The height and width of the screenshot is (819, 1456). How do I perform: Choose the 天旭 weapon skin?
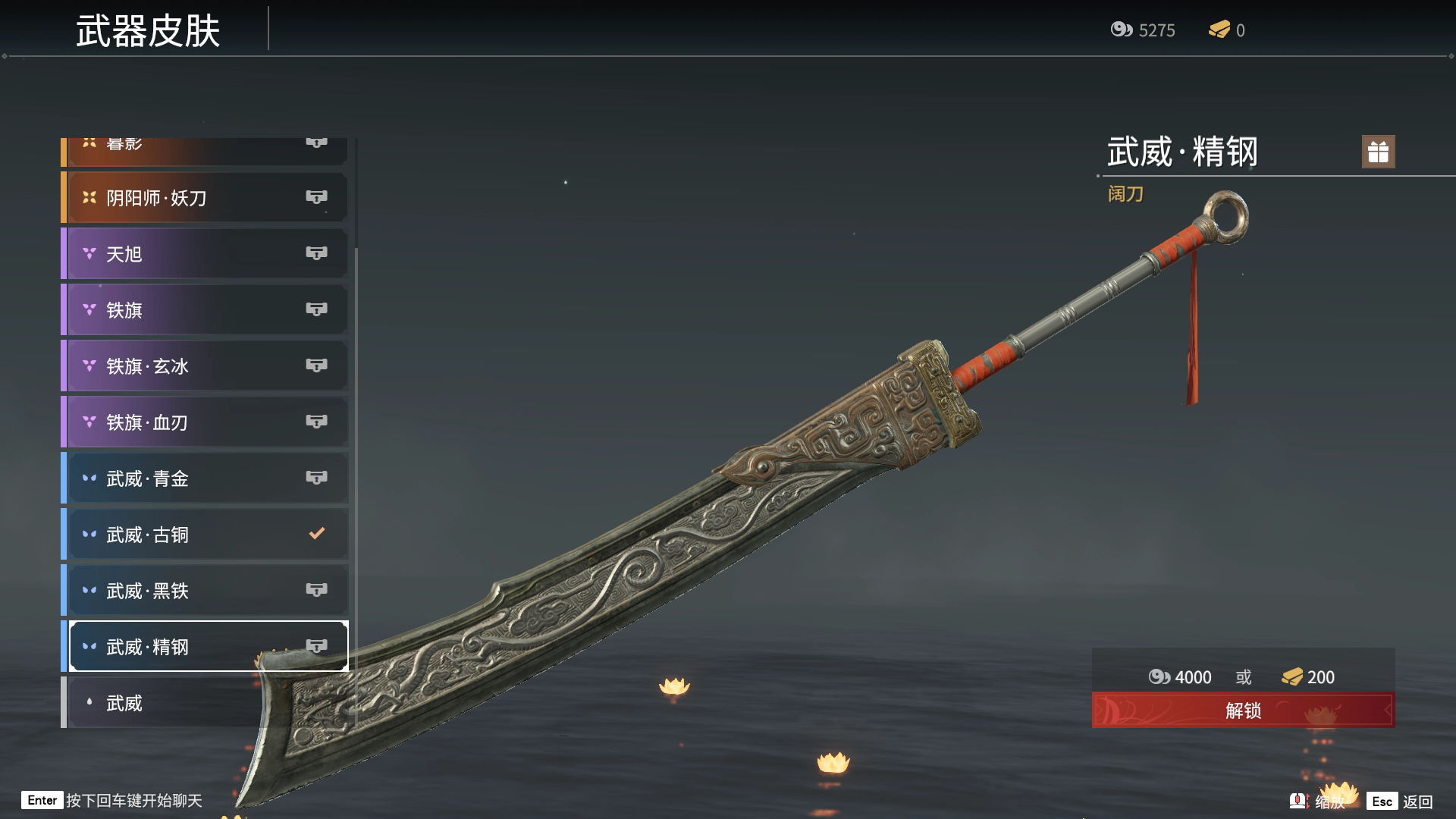click(205, 254)
